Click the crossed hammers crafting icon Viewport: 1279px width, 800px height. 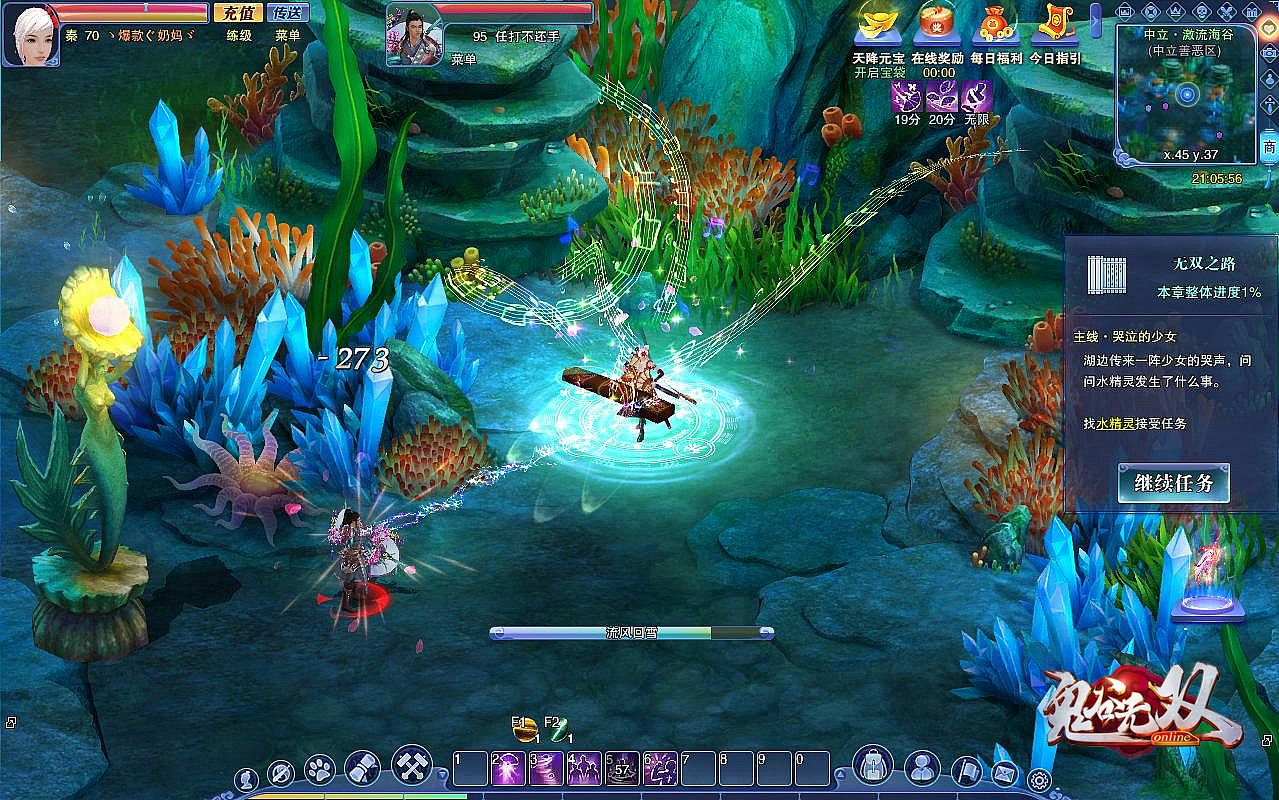click(411, 765)
